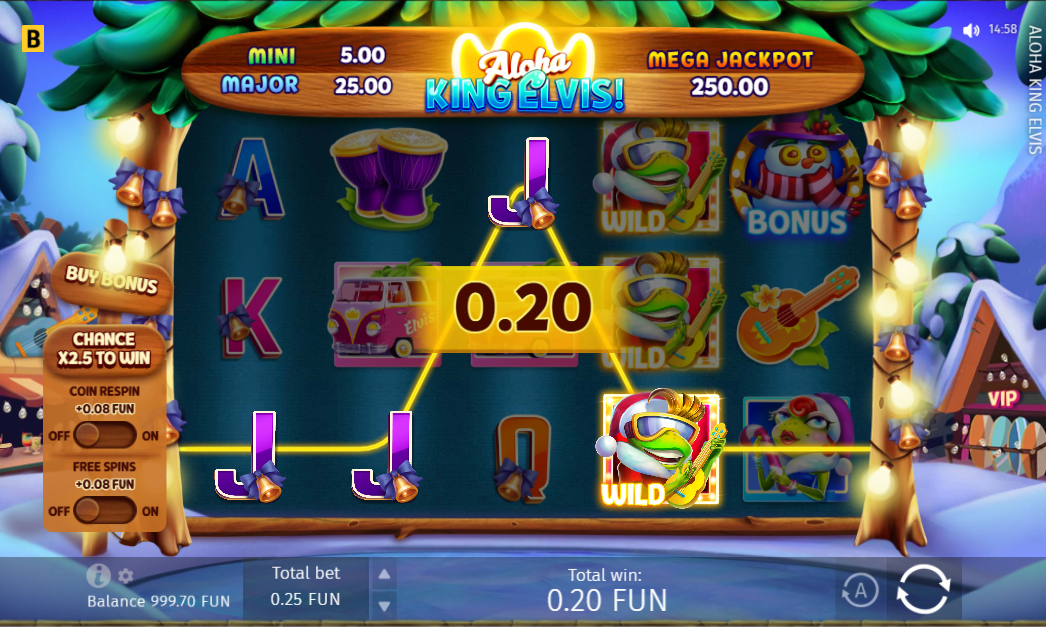1046x627 pixels.
Task: Decrease total bet with the down arrow
Action: pos(384,604)
